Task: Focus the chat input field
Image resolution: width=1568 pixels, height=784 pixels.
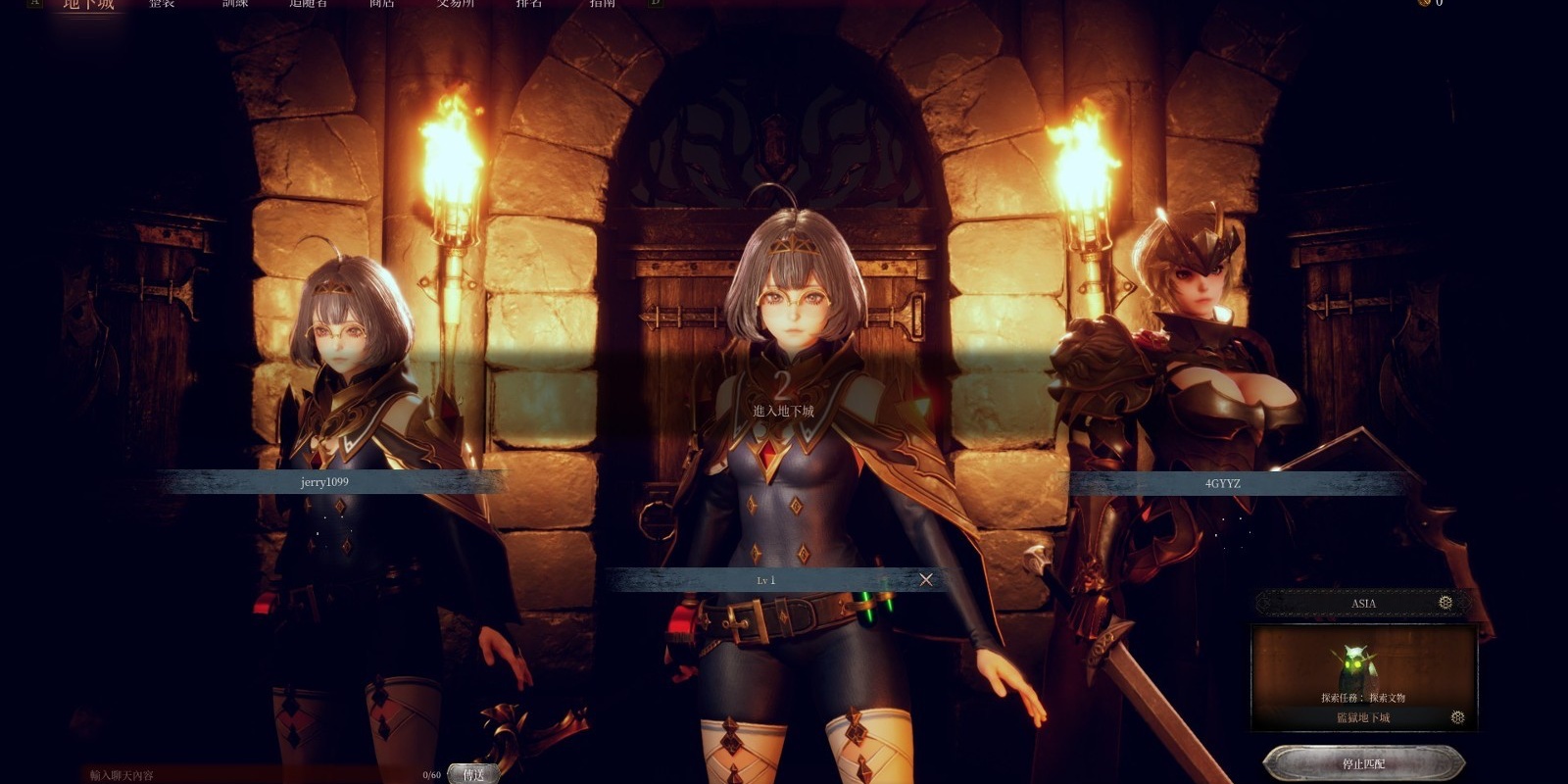Action: pos(255,775)
